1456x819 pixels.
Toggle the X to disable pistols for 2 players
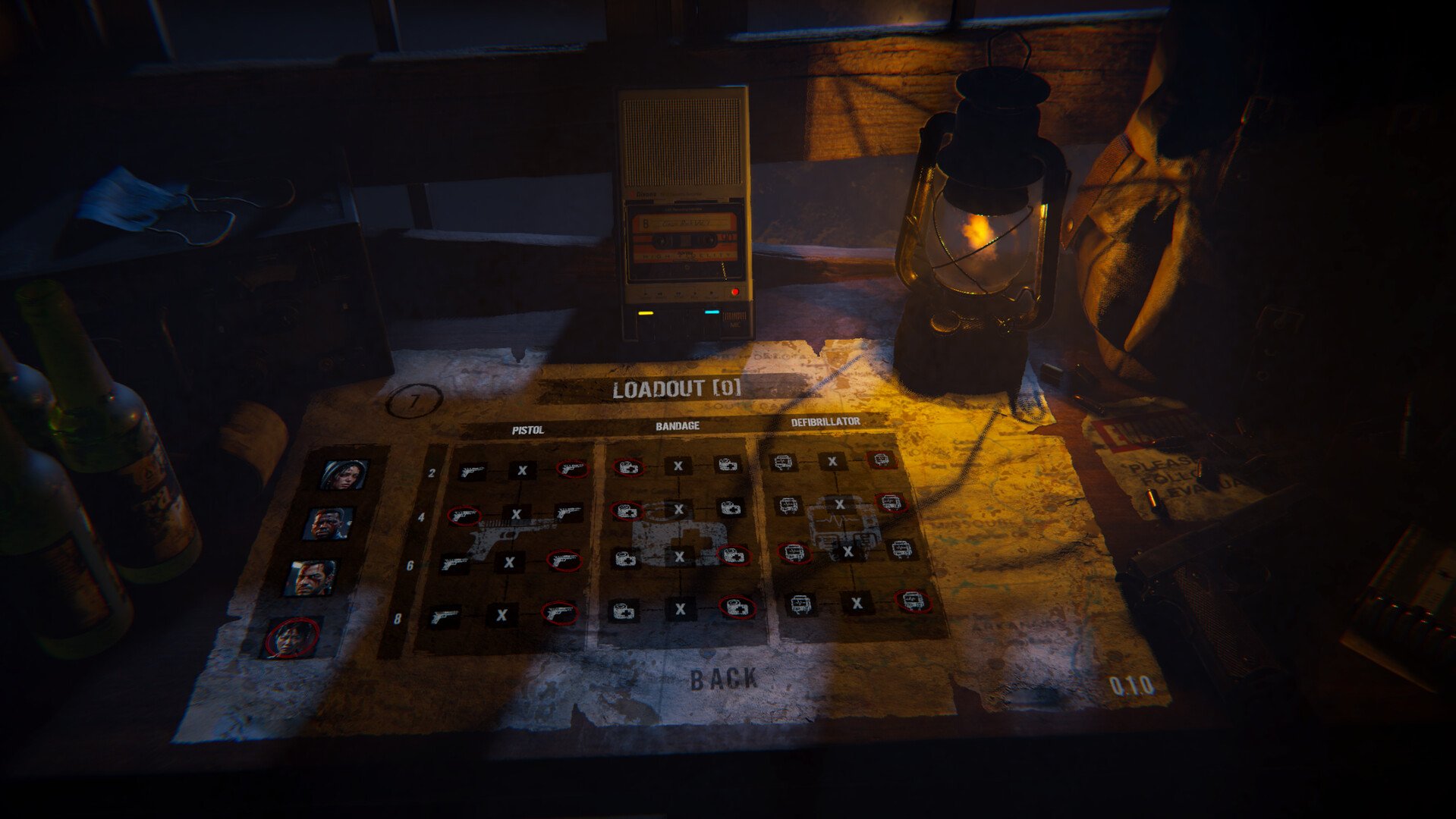coord(522,471)
